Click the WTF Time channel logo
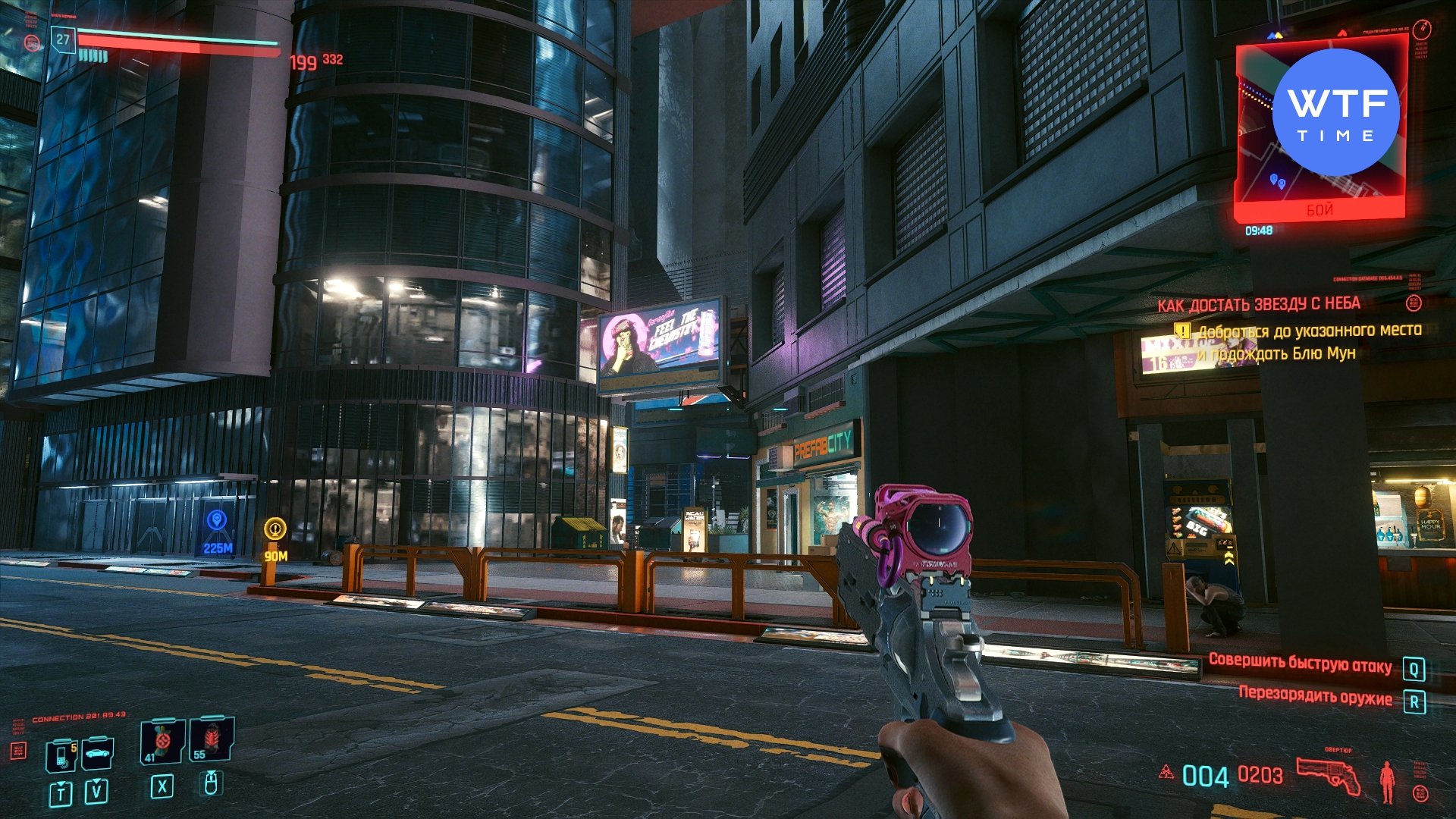This screenshot has height=819, width=1456. coord(1335,113)
